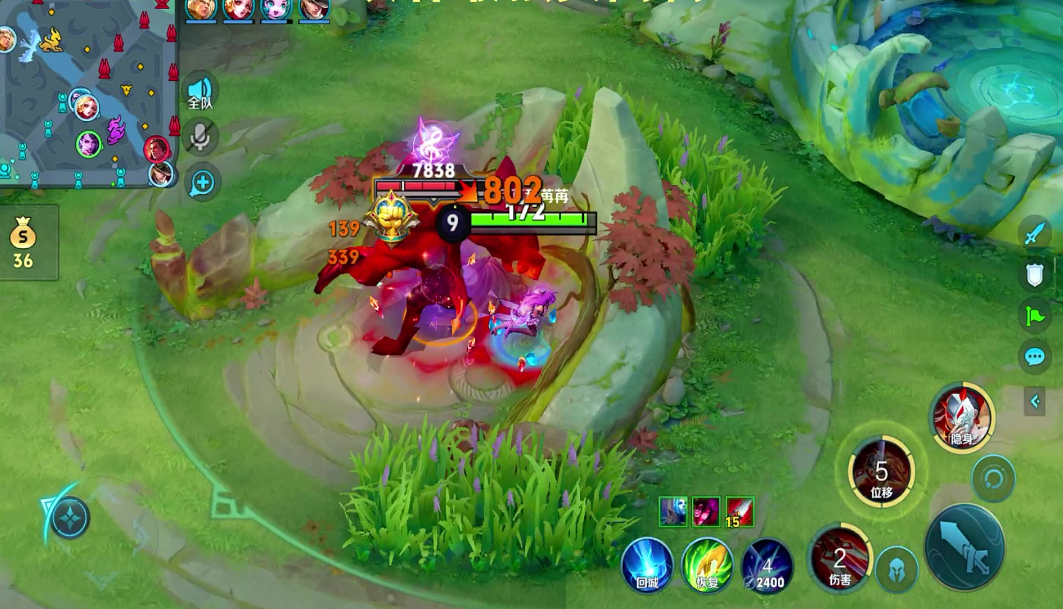
Task: Select the red sword item marked 15
Action: [739, 512]
